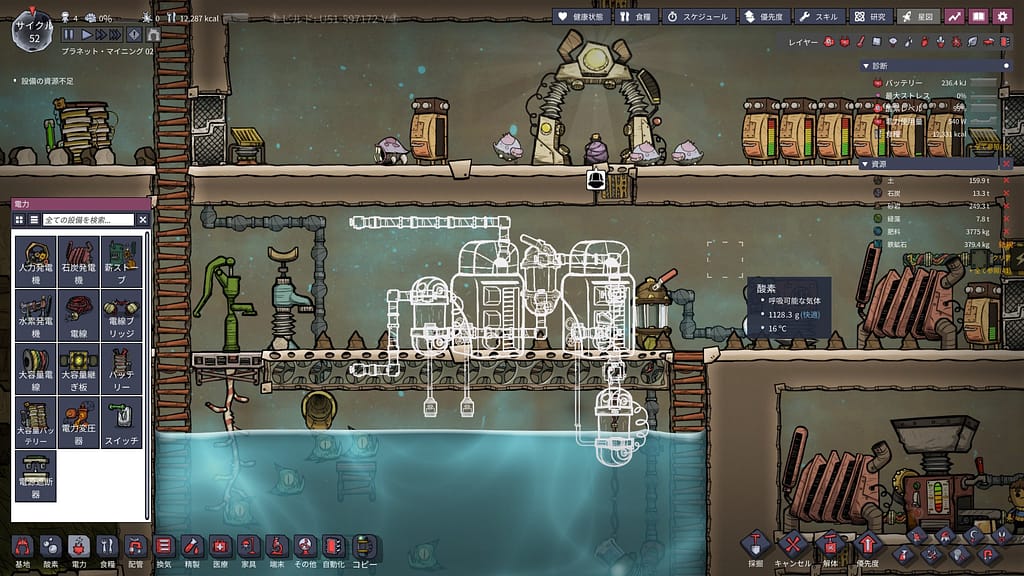Click the building search field
The width and height of the screenshot is (1024, 576).
[88, 219]
